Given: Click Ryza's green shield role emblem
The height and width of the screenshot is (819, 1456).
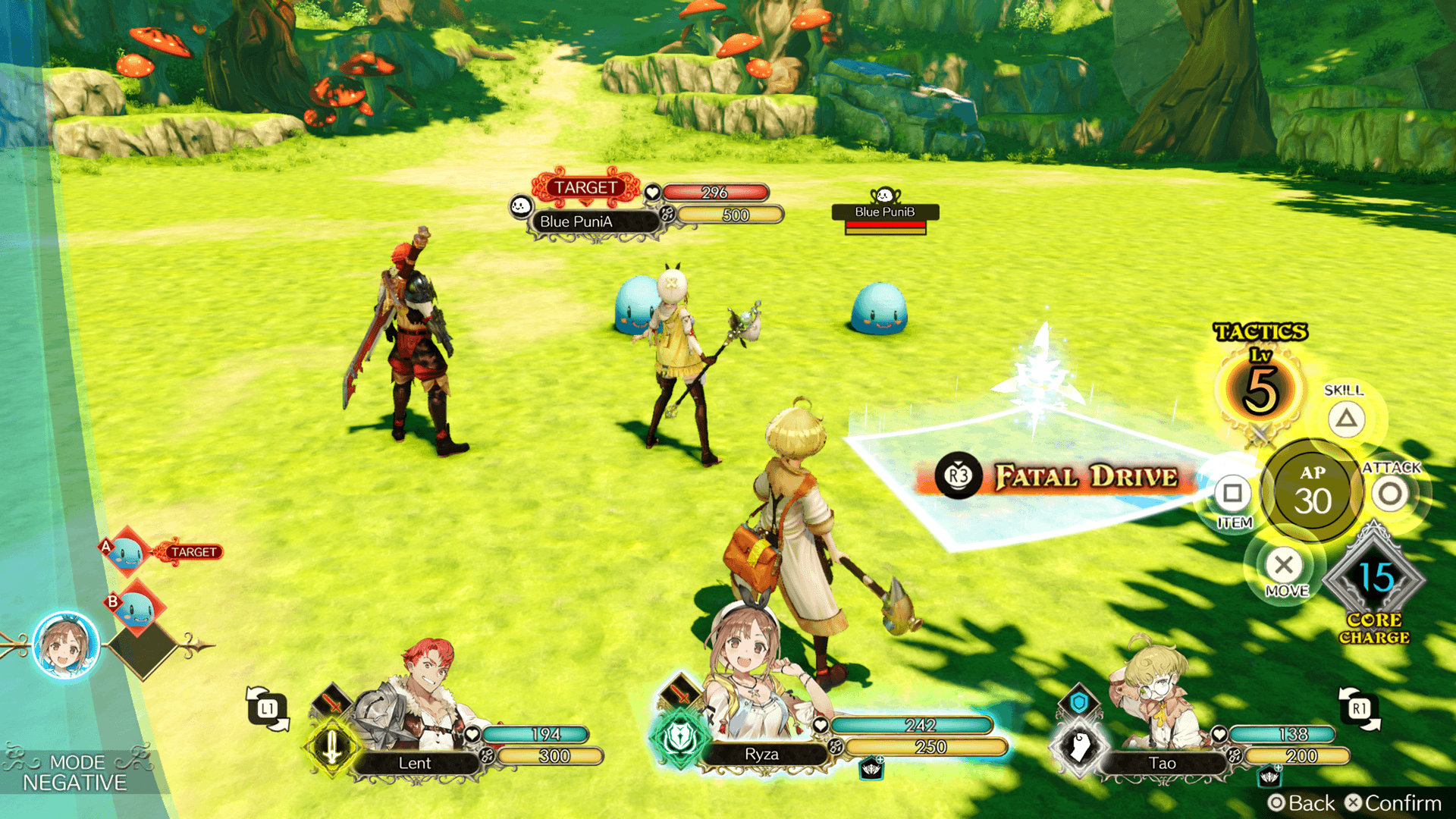Looking at the screenshot, I should [x=679, y=737].
